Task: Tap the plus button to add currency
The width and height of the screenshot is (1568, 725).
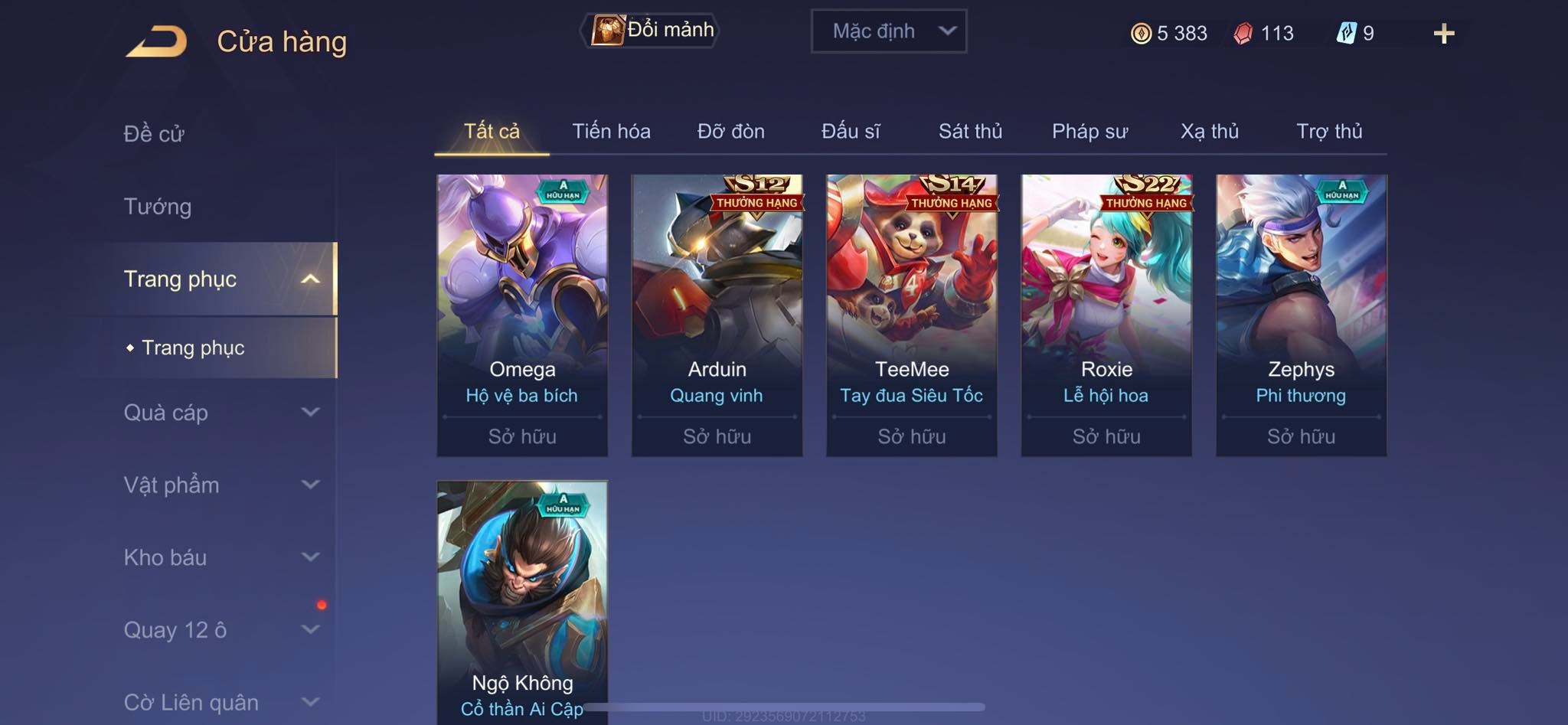Action: (1443, 34)
